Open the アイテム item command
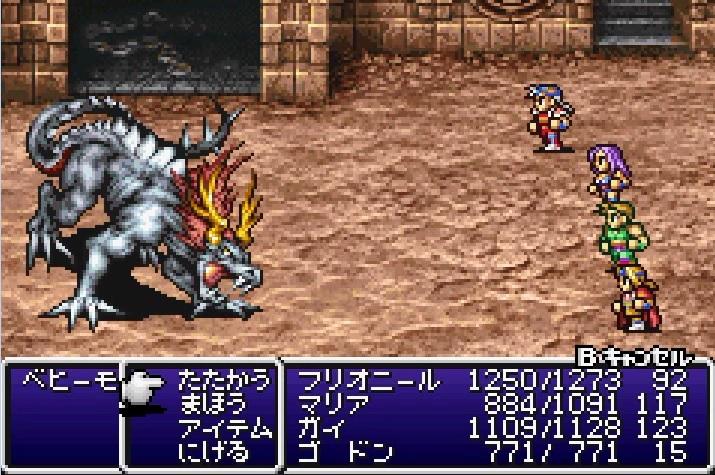 click(x=224, y=427)
